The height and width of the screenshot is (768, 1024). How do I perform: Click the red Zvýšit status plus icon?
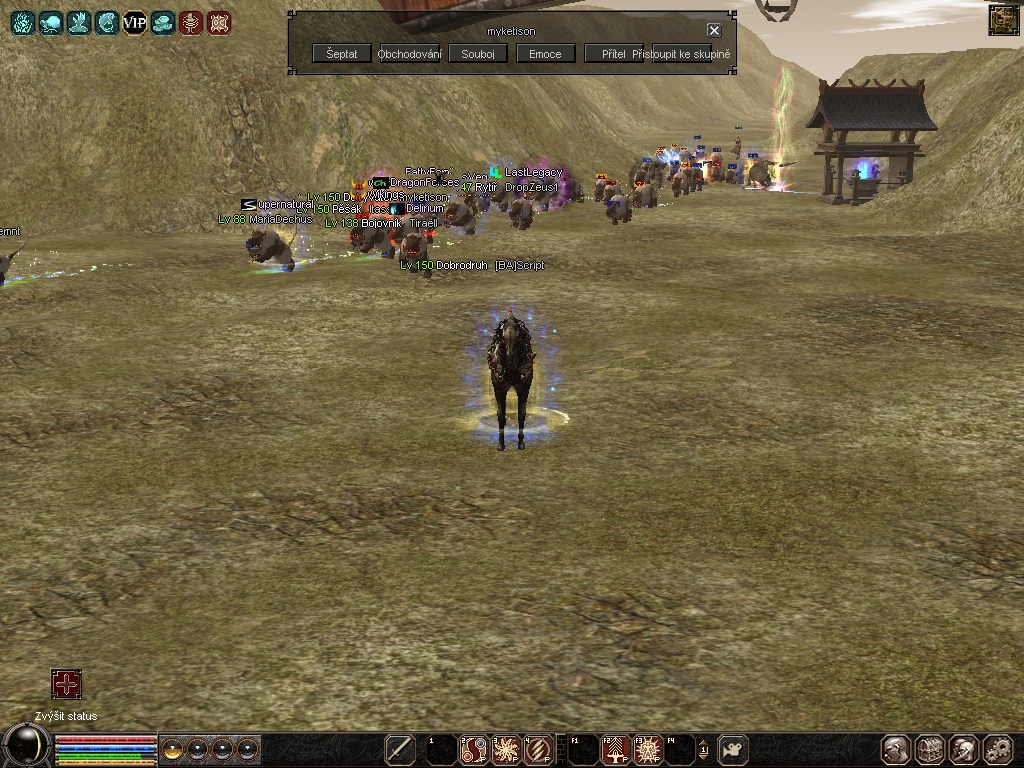[x=66, y=685]
